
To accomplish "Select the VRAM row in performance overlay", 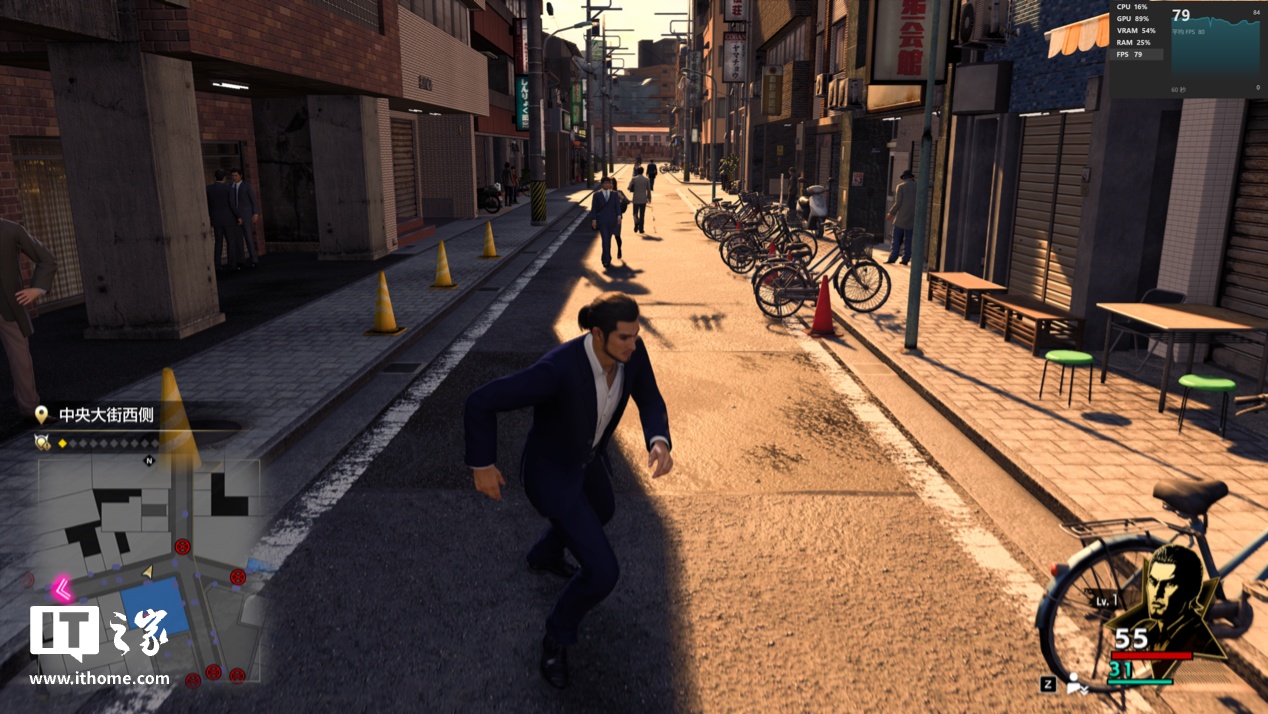I will 1135,30.
